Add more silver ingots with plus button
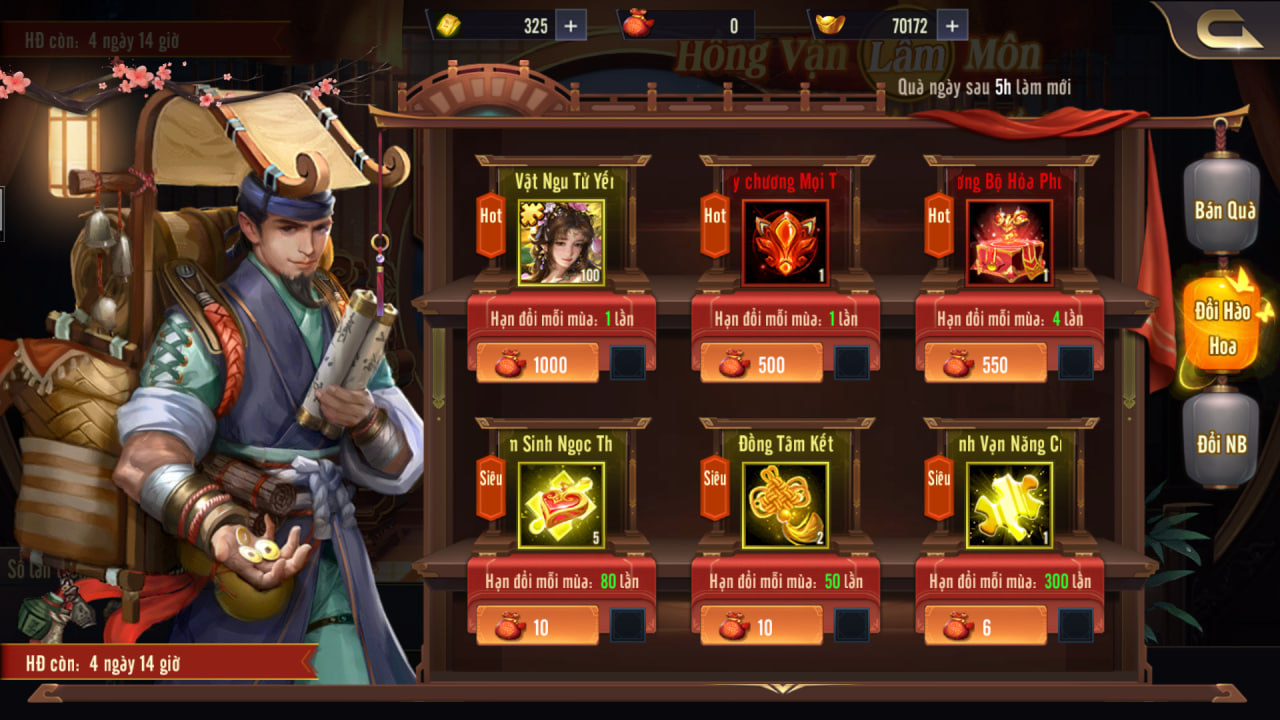1280x720 pixels. point(951,26)
